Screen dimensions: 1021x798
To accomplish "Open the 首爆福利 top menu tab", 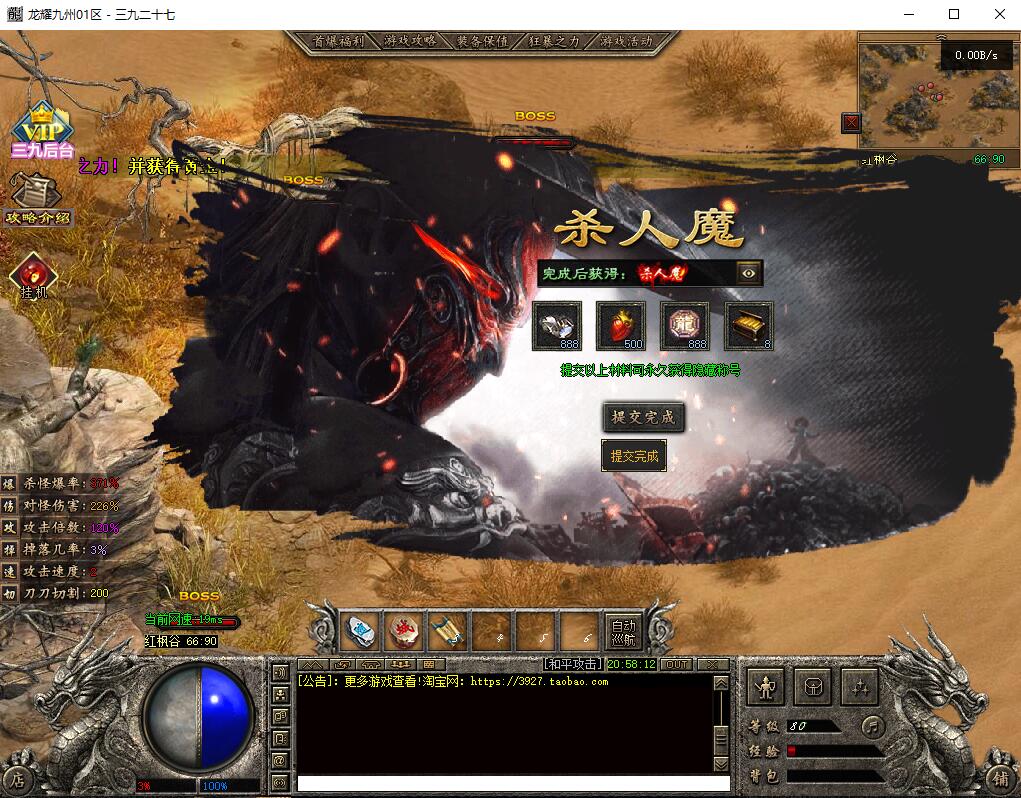I will click(x=337, y=42).
